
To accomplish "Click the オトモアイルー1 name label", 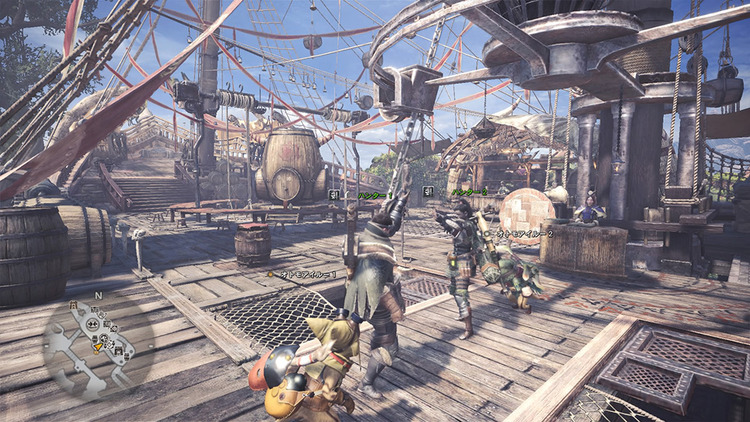I will click(x=306, y=273).
